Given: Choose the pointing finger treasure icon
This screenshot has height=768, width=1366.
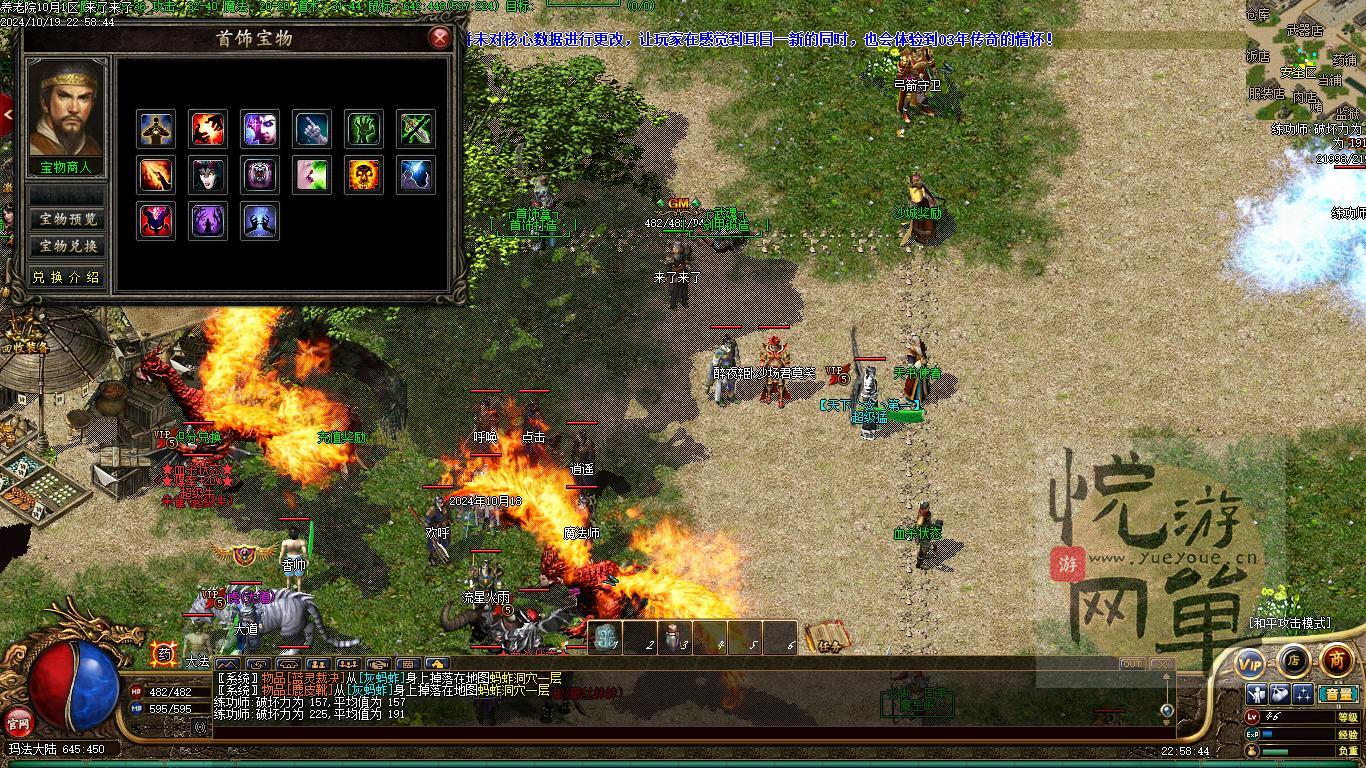Looking at the screenshot, I should [312, 129].
